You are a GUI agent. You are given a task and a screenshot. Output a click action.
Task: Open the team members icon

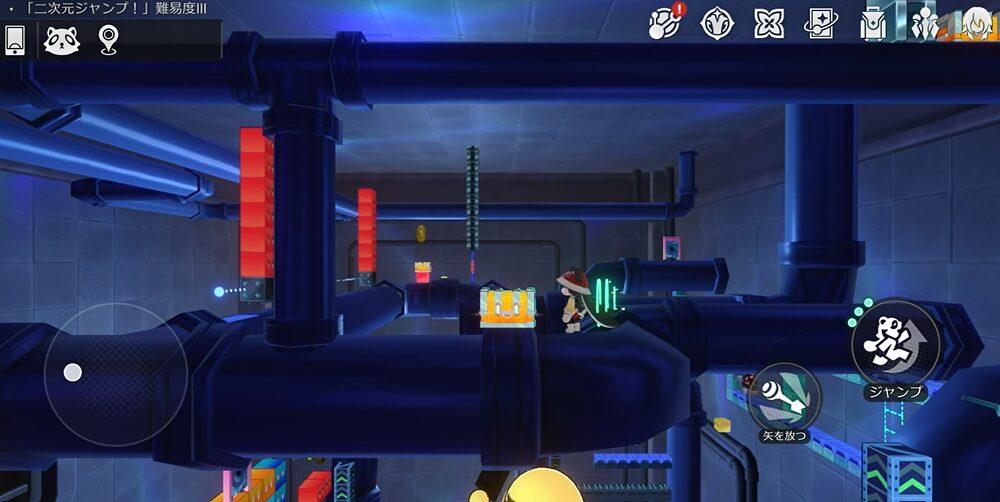coord(925,23)
